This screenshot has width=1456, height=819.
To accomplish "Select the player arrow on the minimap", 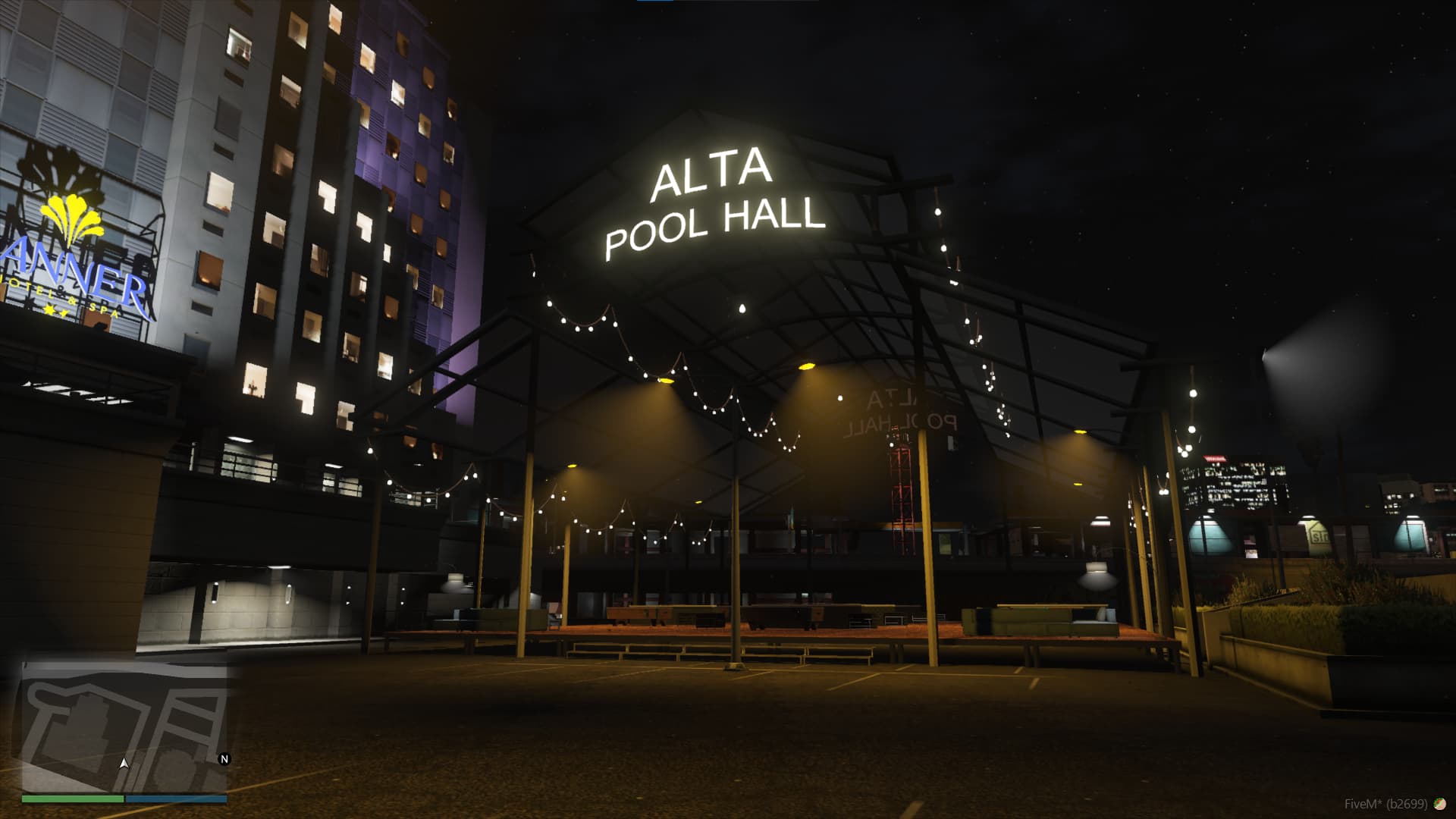I will pyautogui.click(x=124, y=761).
